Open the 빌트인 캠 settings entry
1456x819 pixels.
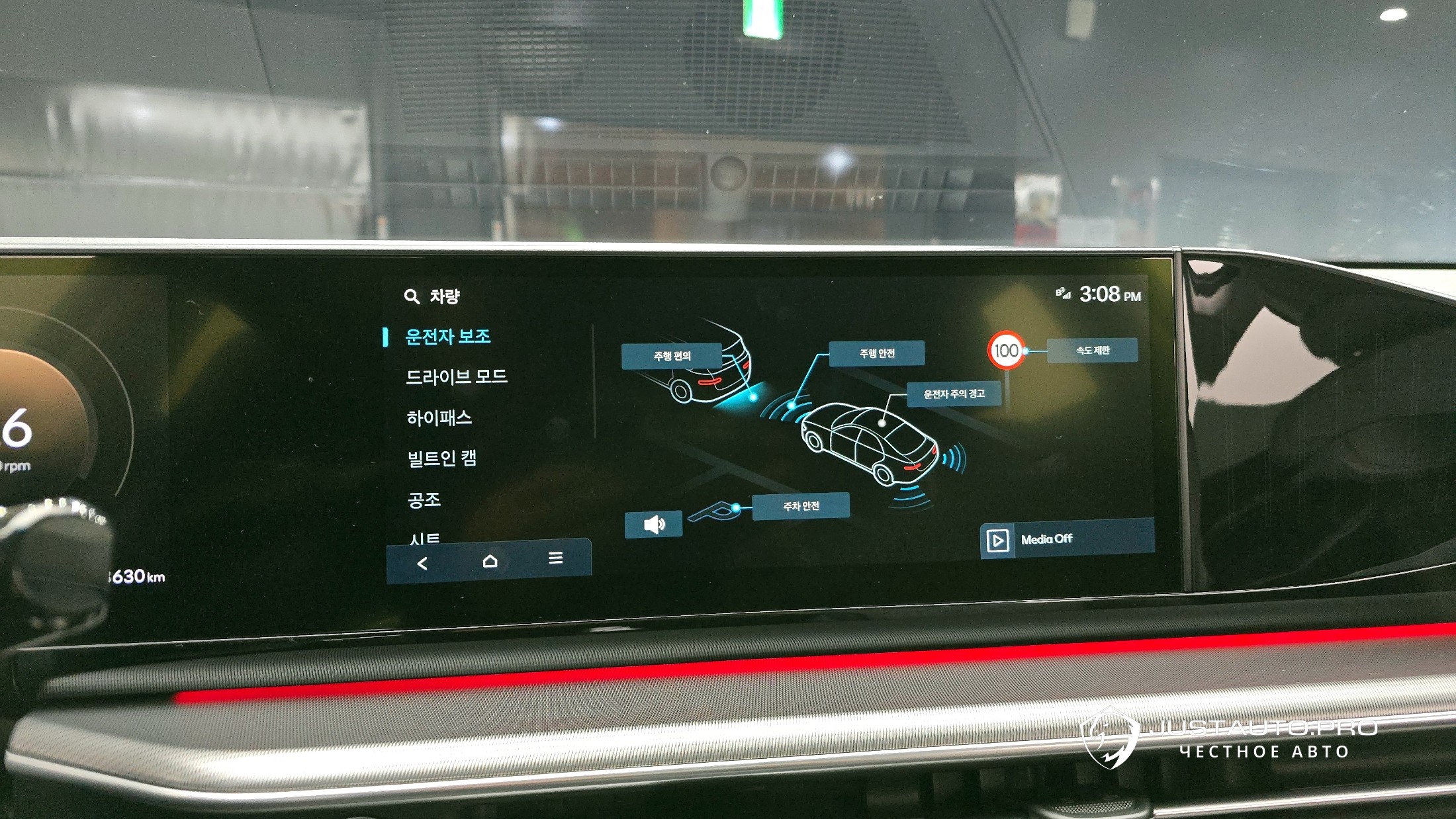[441, 458]
